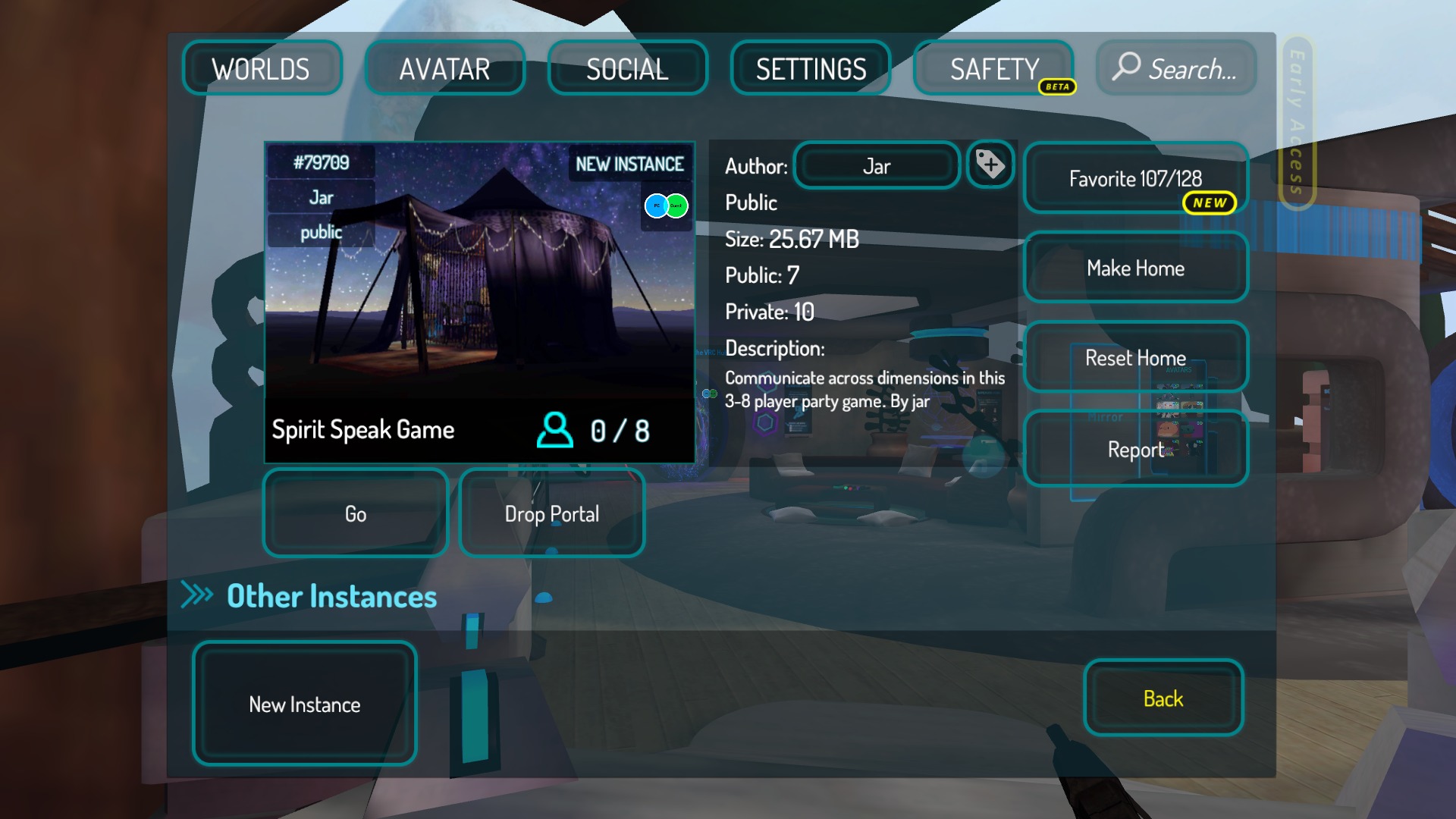The image size is (1456, 819).
Task: Open the Social tab
Action: [x=627, y=69]
